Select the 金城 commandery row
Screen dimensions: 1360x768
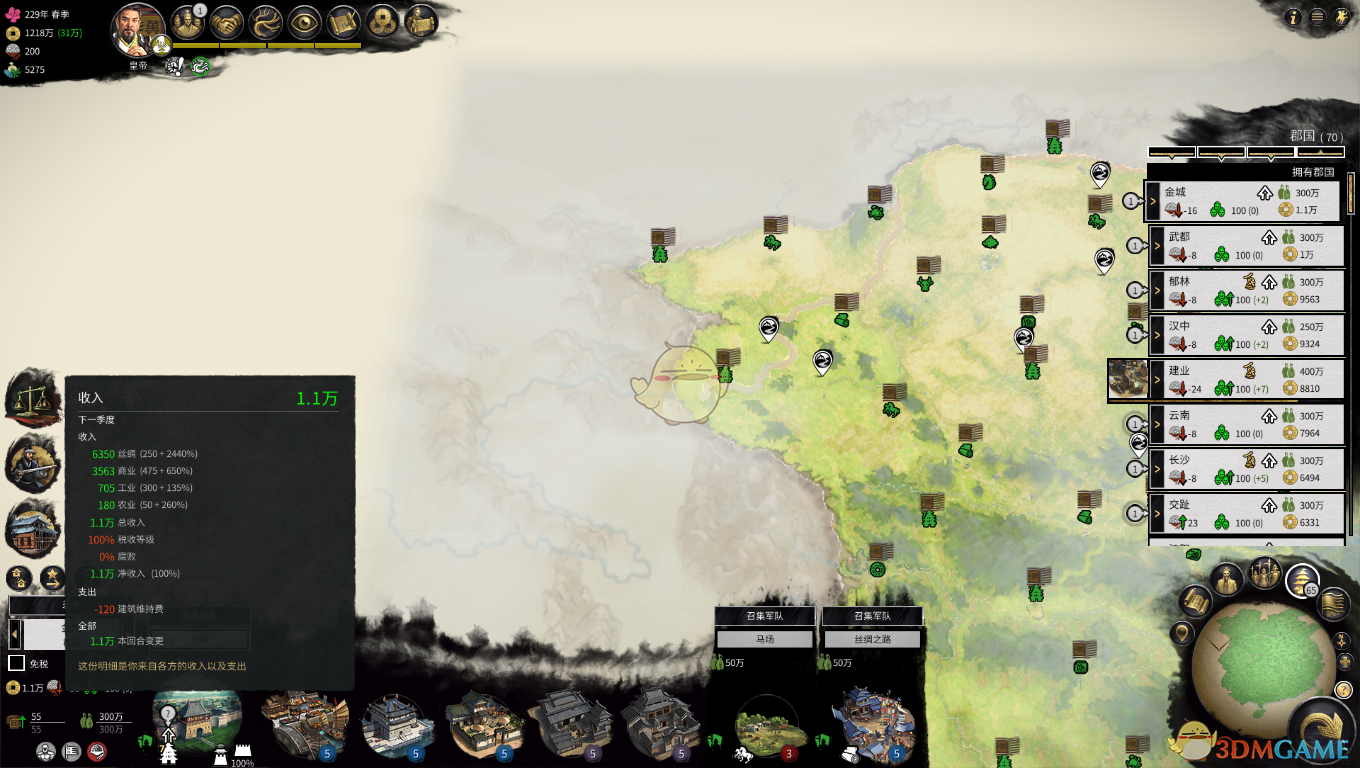click(1243, 201)
